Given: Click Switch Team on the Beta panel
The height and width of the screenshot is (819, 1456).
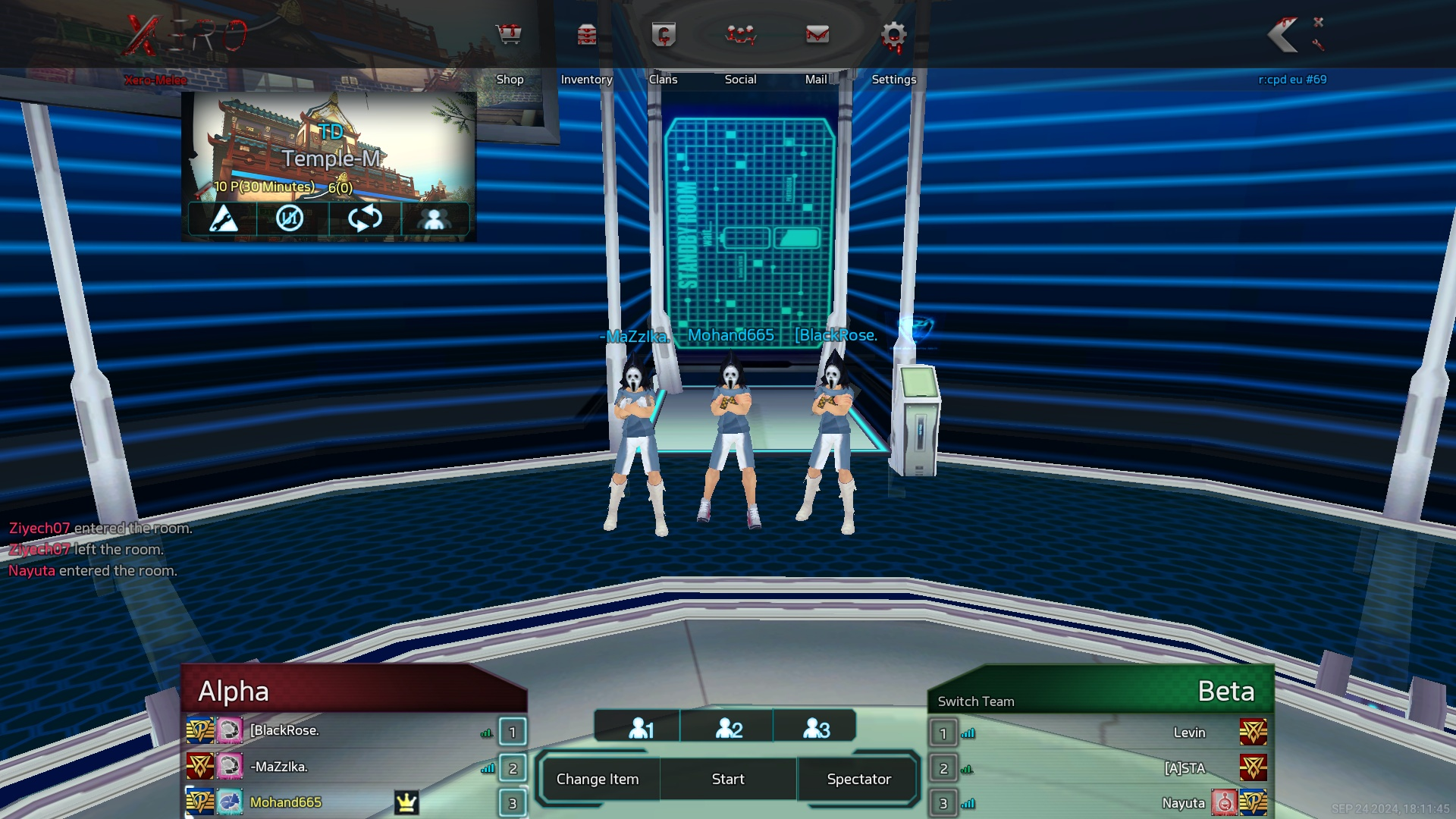Looking at the screenshot, I should tap(976, 701).
